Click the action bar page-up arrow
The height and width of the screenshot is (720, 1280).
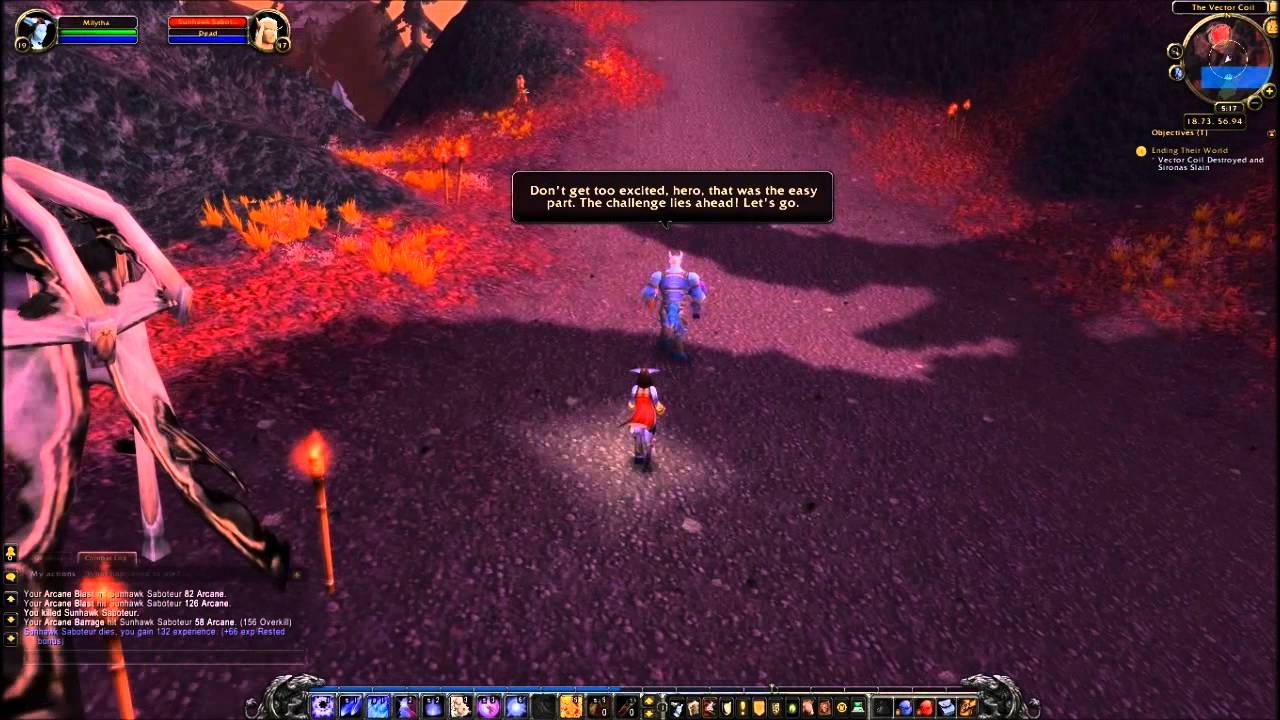(646, 700)
